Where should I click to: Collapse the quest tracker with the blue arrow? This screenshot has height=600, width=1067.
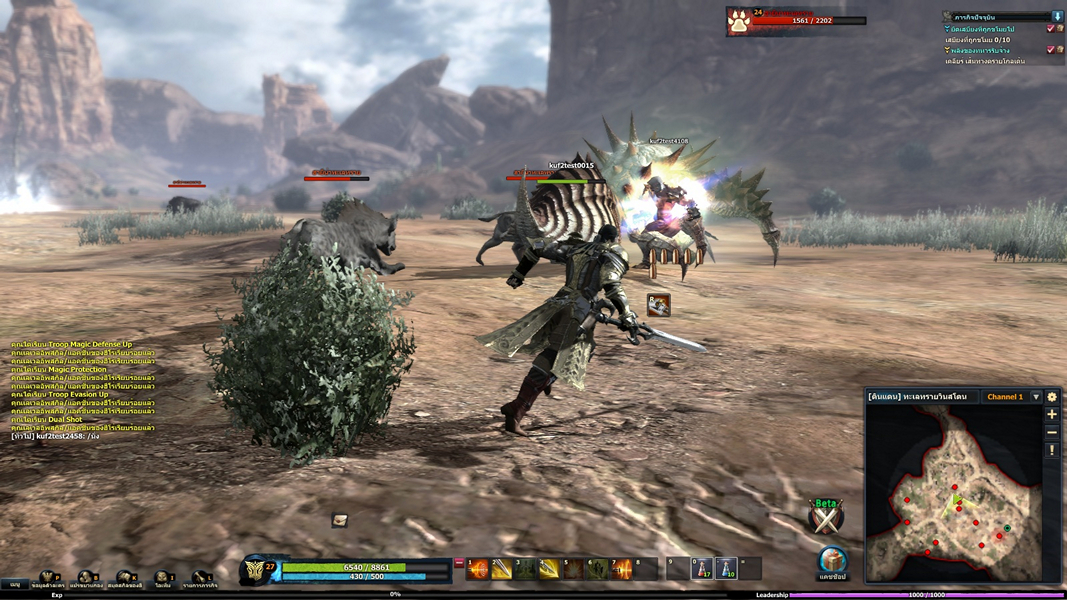click(x=1057, y=17)
